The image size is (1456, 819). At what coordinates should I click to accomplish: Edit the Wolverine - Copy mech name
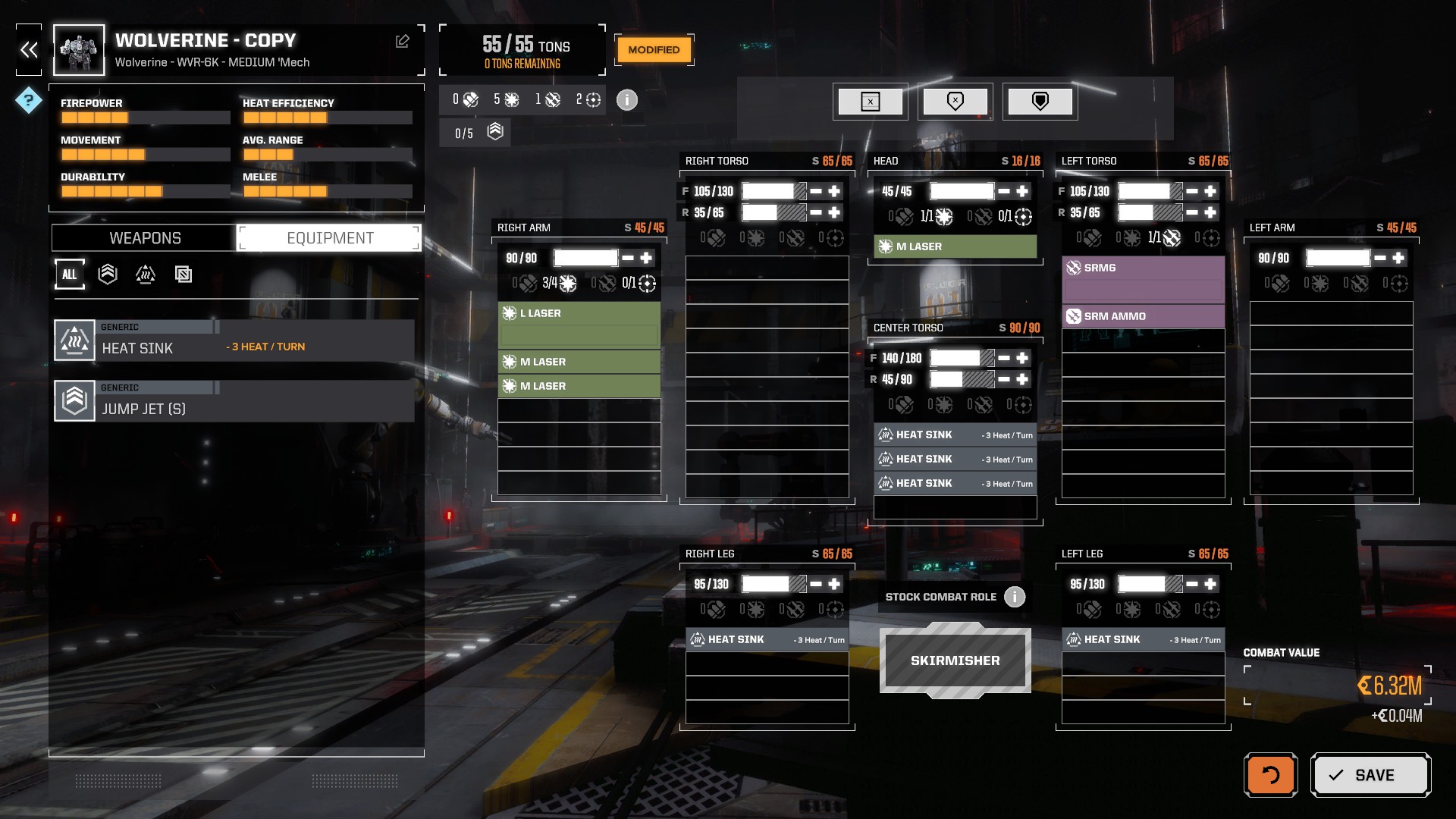403,42
